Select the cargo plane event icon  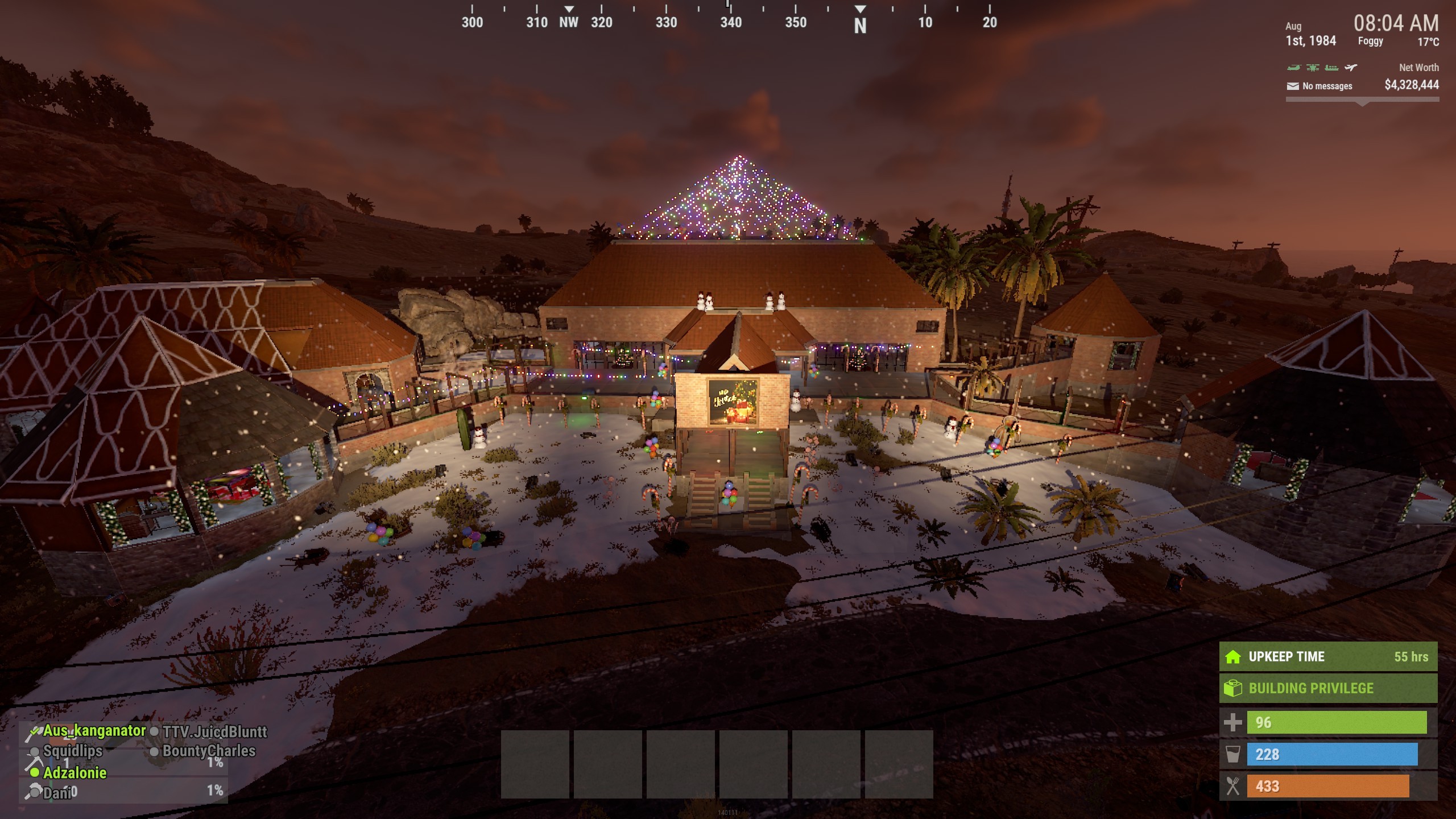click(1351, 68)
